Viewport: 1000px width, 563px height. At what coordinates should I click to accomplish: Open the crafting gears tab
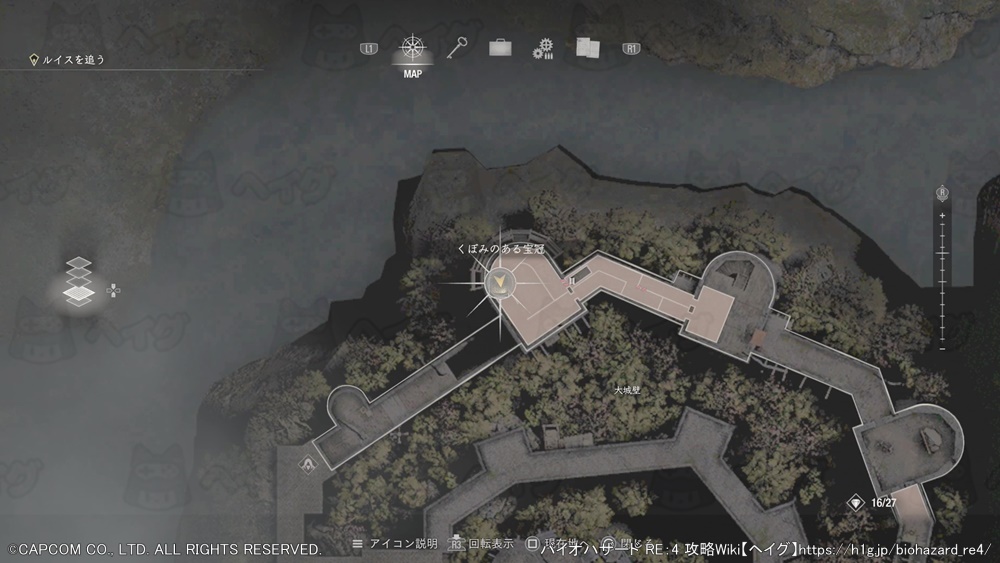tap(543, 48)
